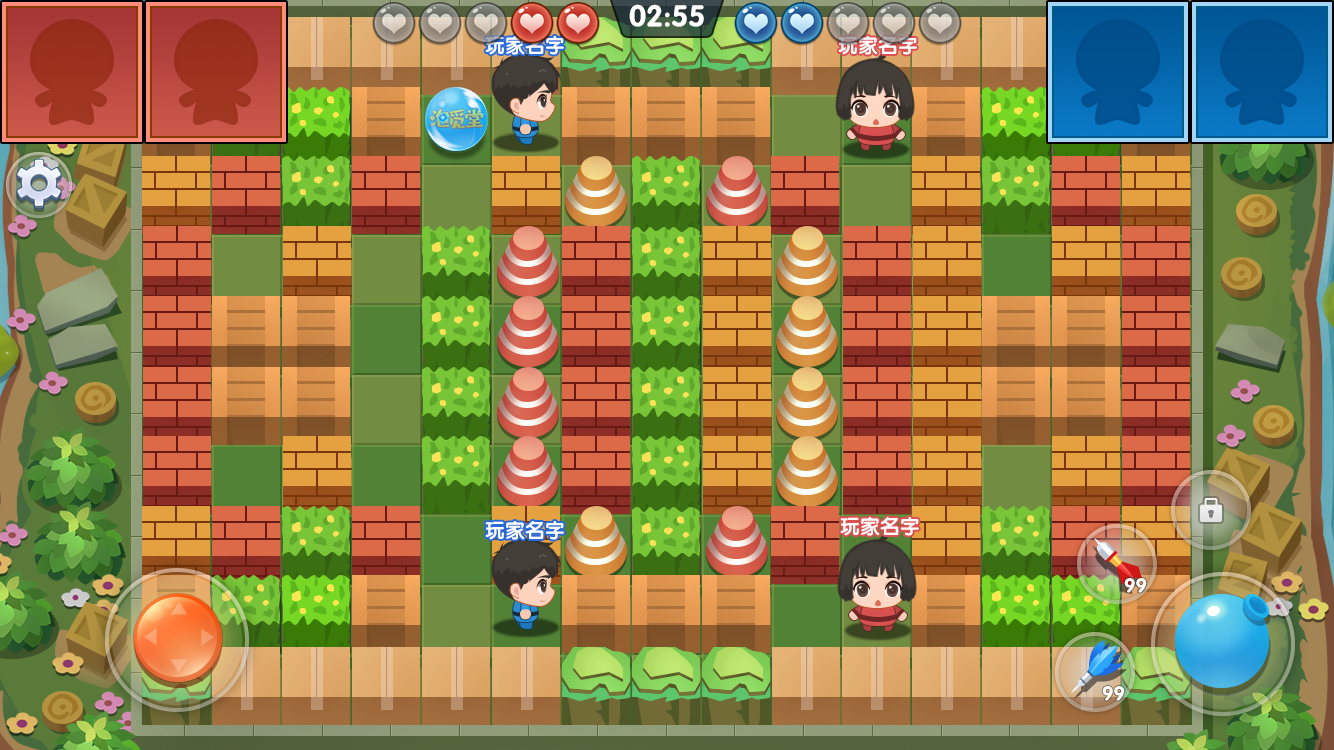
Task: Open the settings gear
Action: [x=39, y=185]
